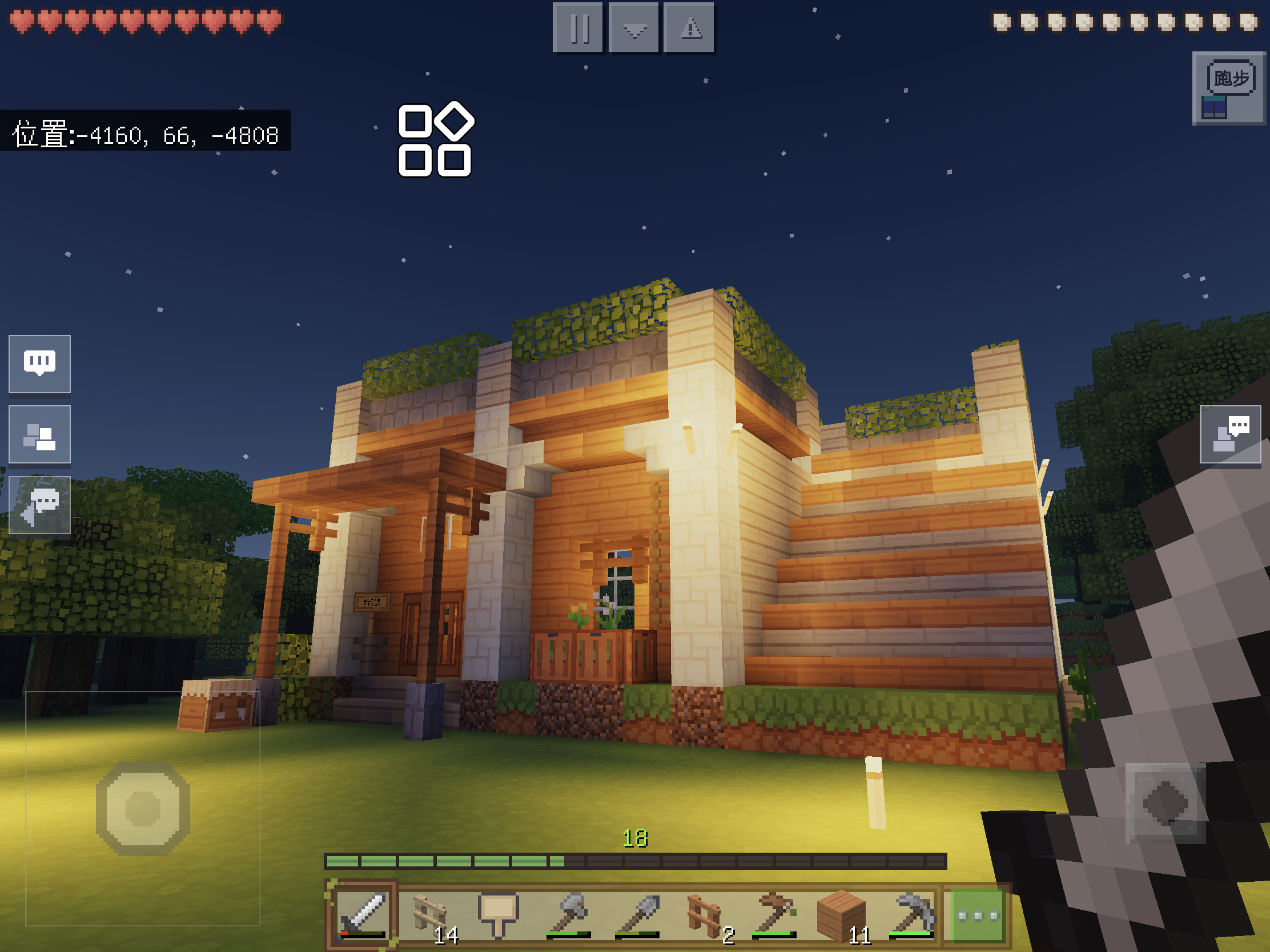Select the stack of 2 fences
The height and width of the screenshot is (952, 1270).
705,915
